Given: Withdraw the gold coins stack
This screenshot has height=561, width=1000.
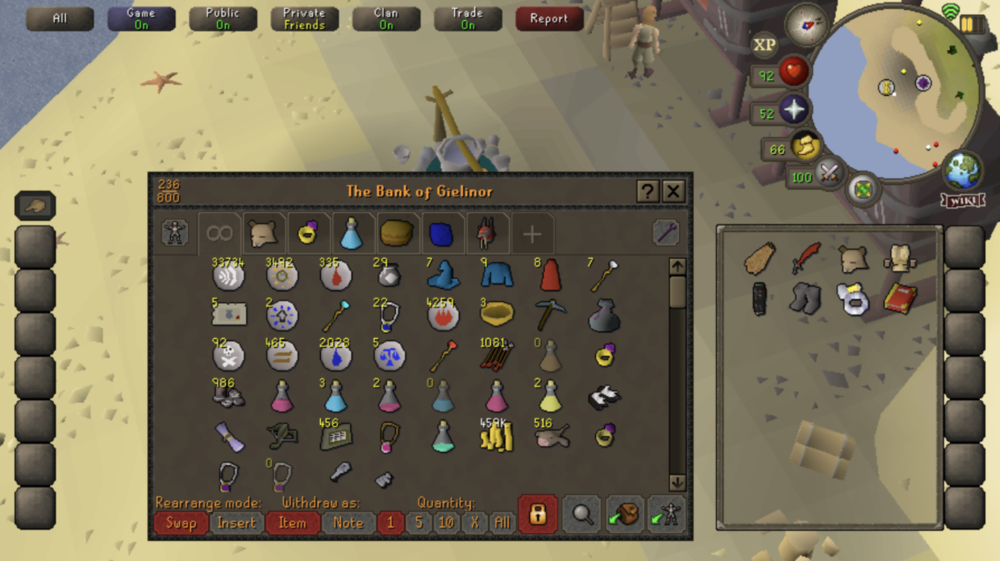Looking at the screenshot, I should (496, 437).
